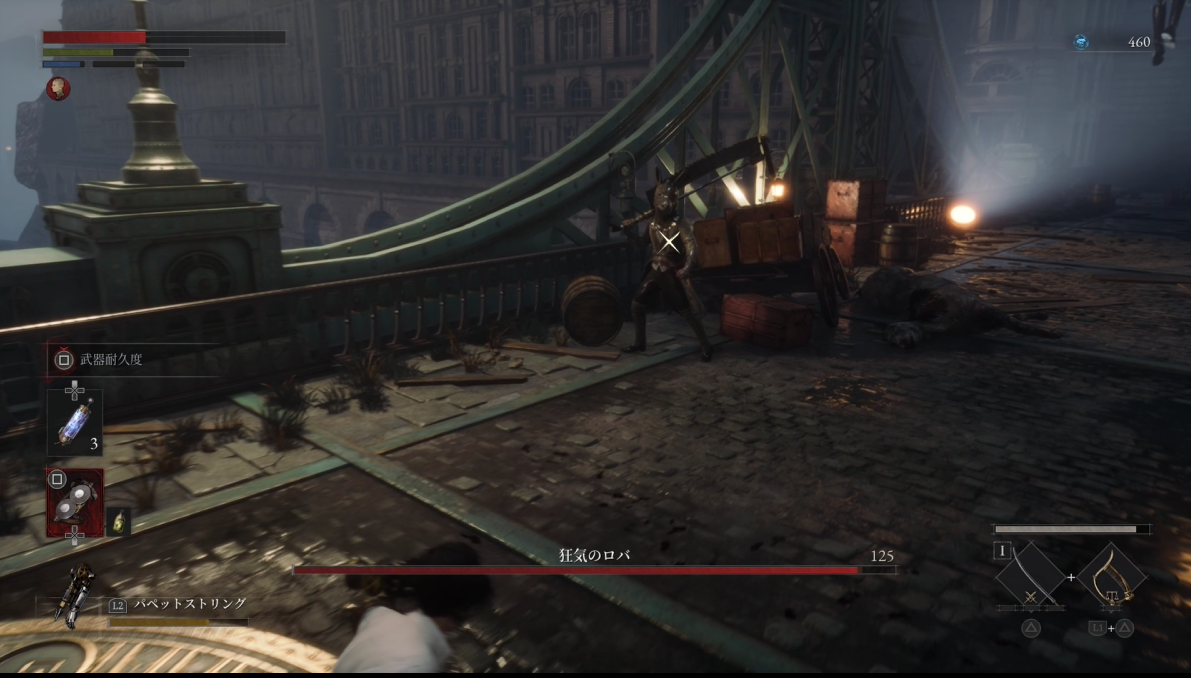Image resolution: width=1191 pixels, height=678 pixels.
Task: Click the red head status effect icon
Action: point(58,89)
